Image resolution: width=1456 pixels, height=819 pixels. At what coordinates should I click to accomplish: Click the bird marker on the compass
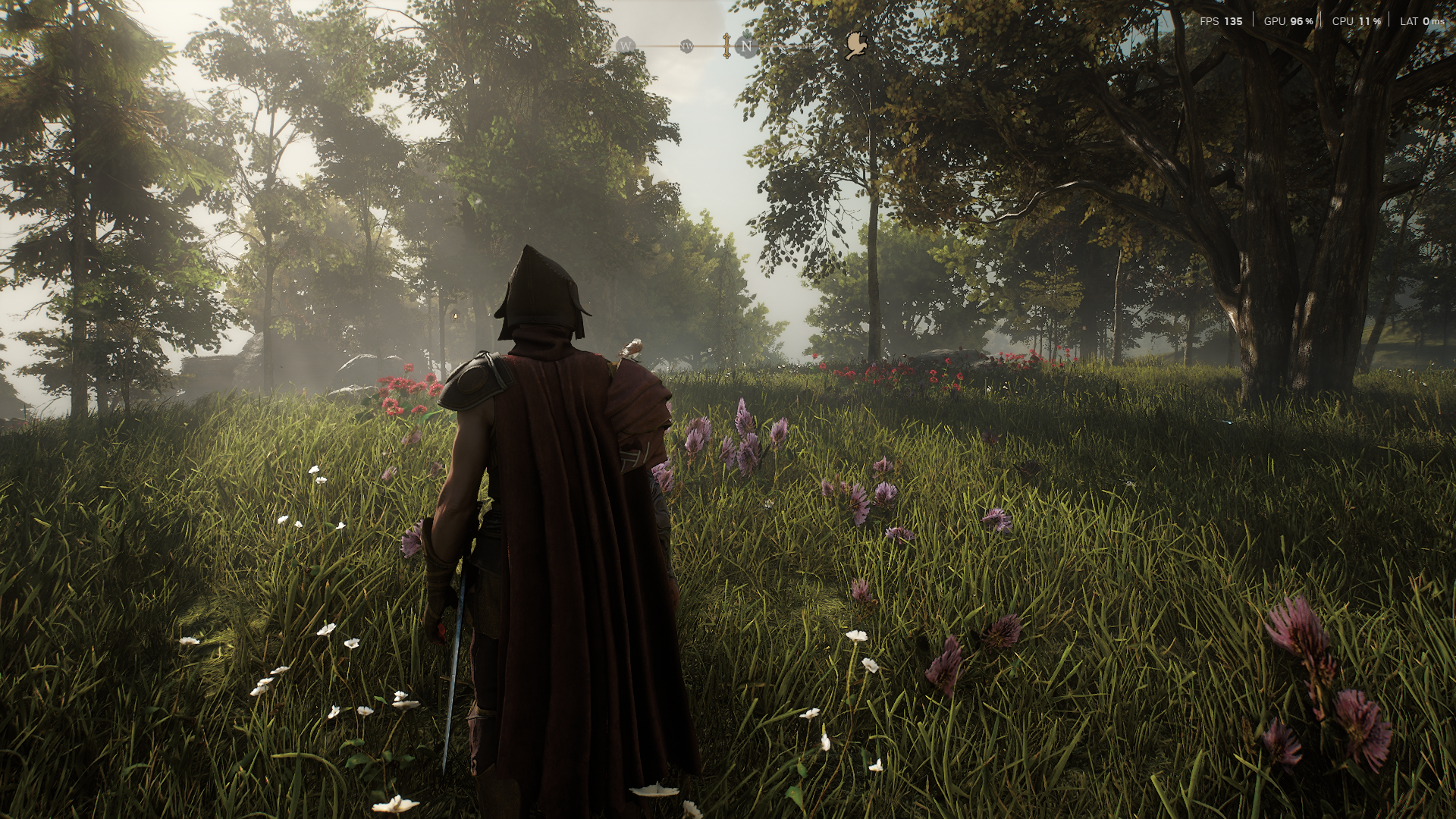856,45
